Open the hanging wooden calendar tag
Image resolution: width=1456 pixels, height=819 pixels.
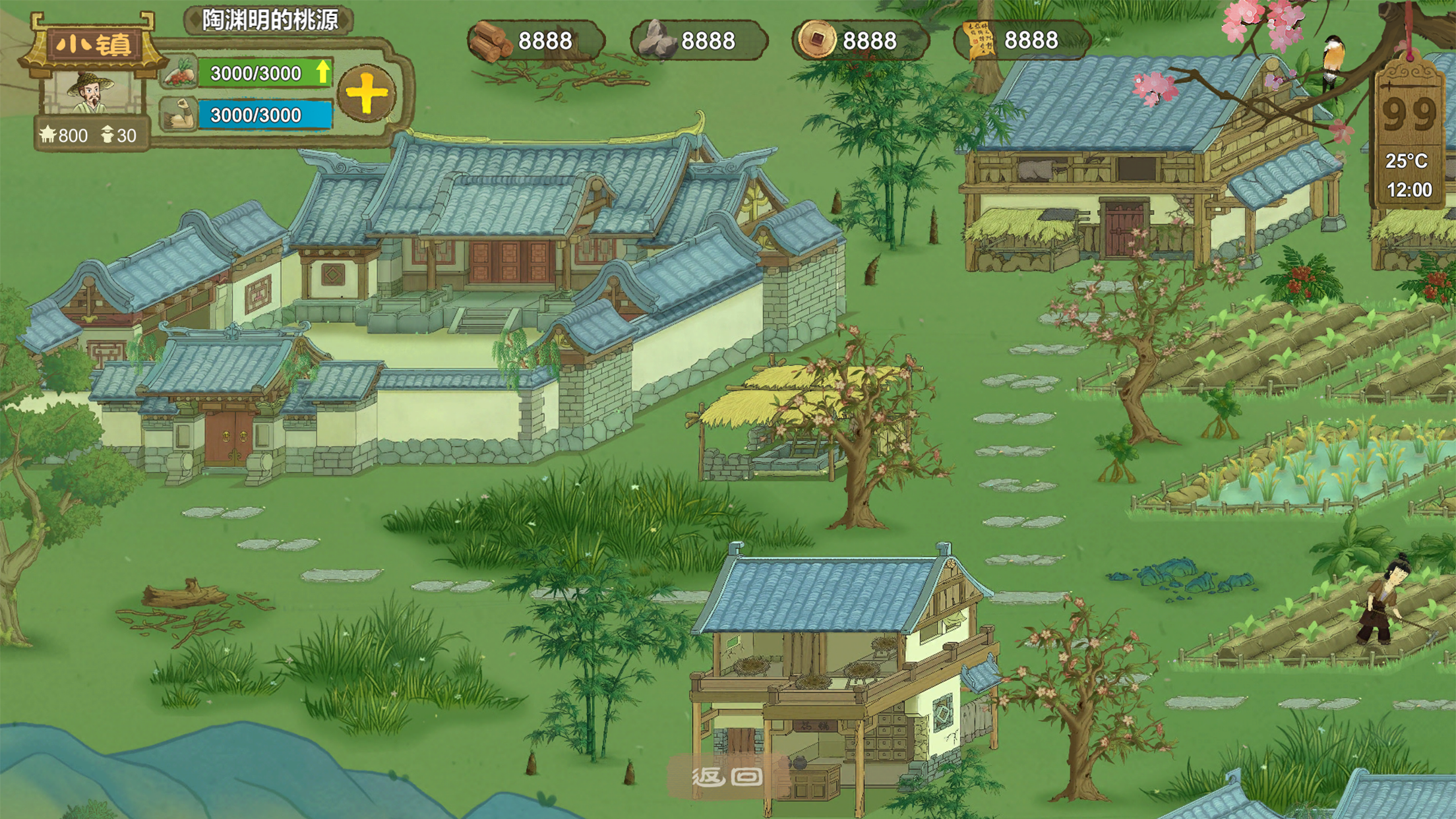[1409, 132]
